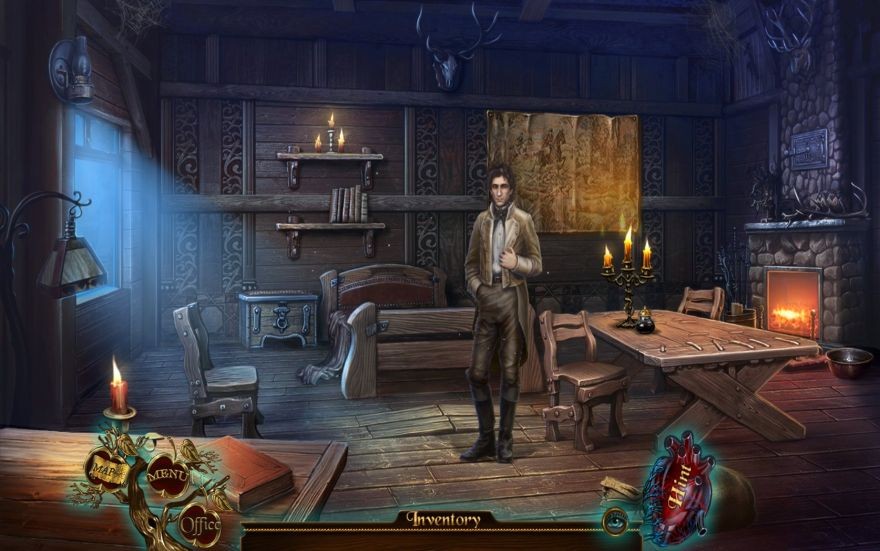This screenshot has width=880, height=551.
Task: Click the eye icon beside the inventory
Action: [x=615, y=520]
